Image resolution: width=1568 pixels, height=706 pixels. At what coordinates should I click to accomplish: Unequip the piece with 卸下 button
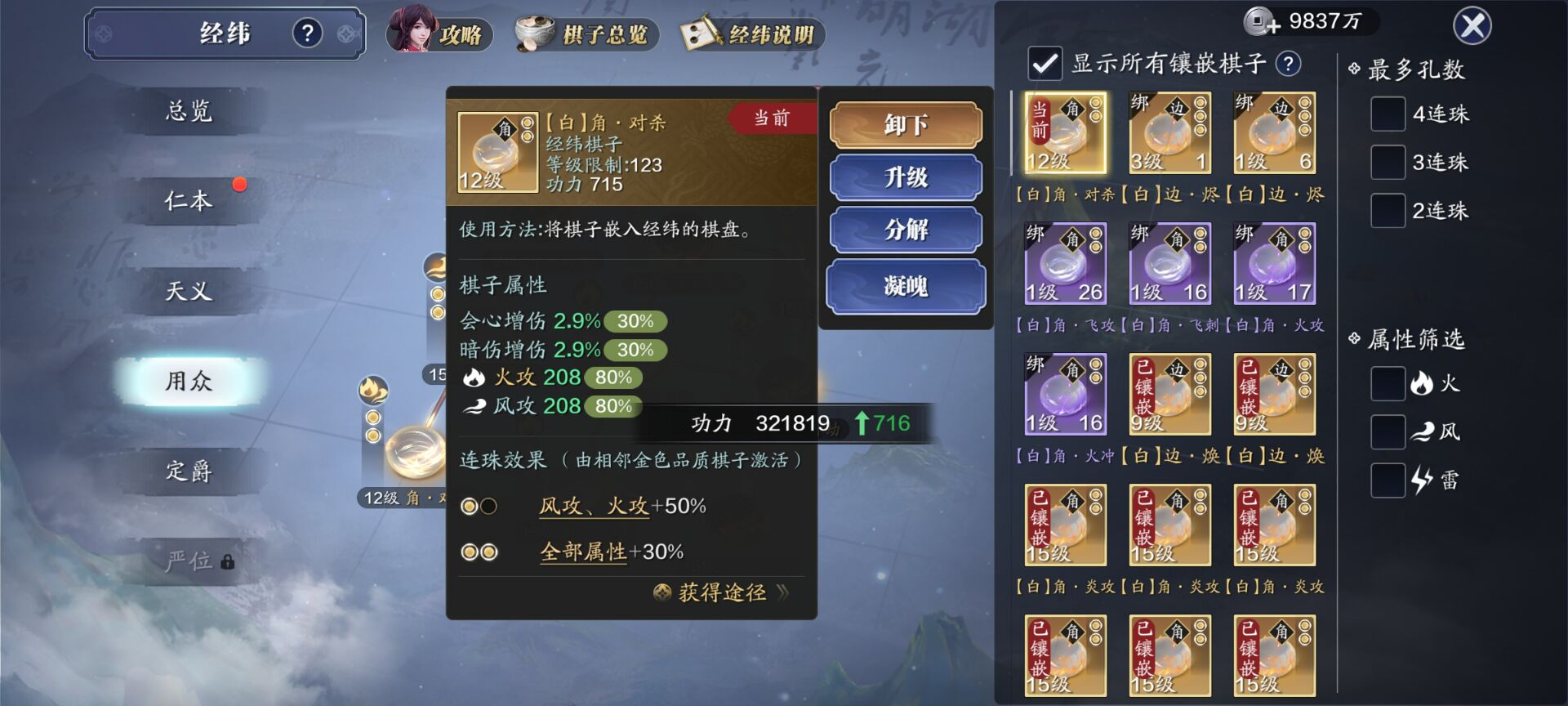coord(905,125)
